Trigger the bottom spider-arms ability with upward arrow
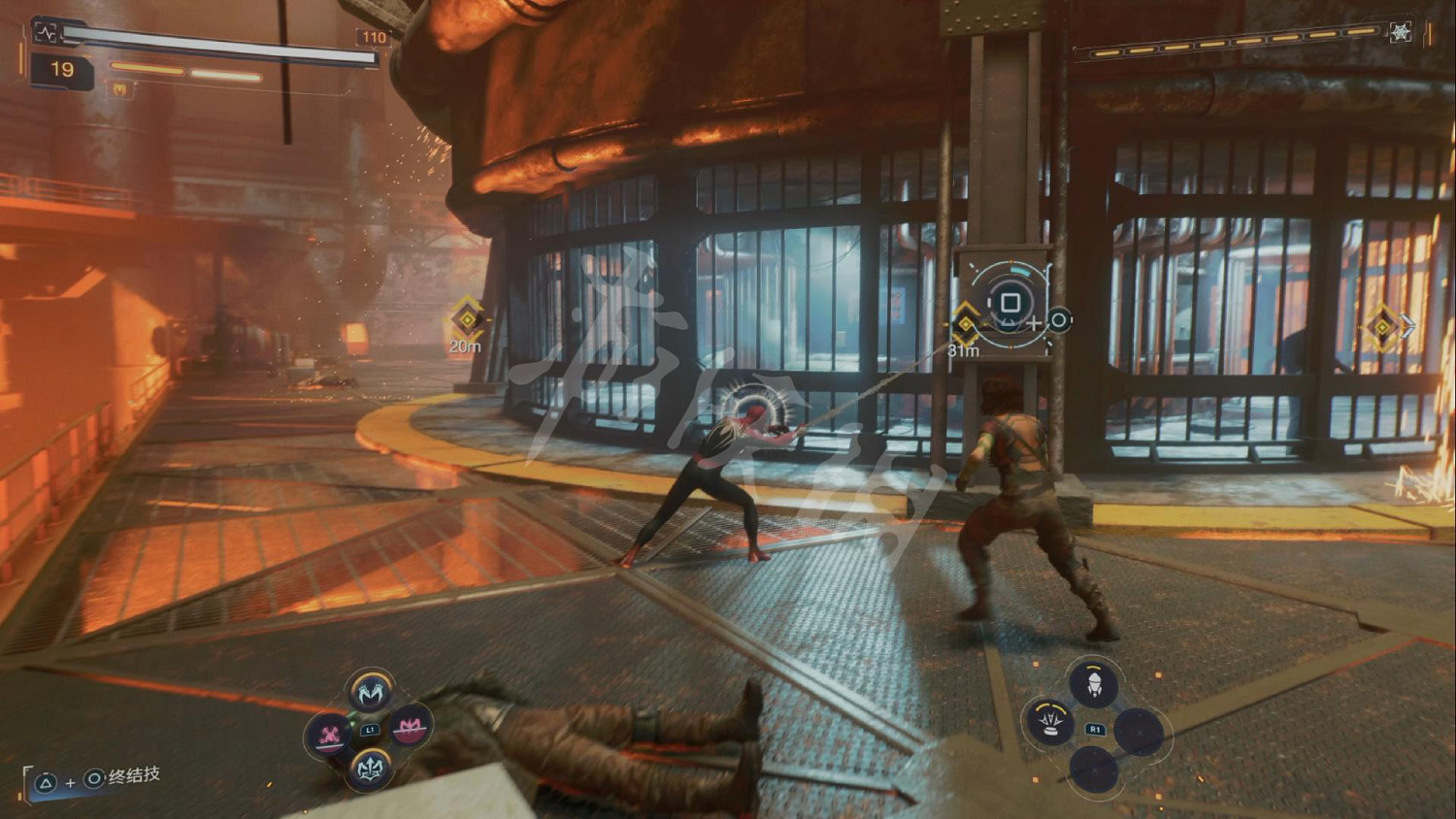Image resolution: width=1456 pixels, height=819 pixels. click(x=370, y=768)
